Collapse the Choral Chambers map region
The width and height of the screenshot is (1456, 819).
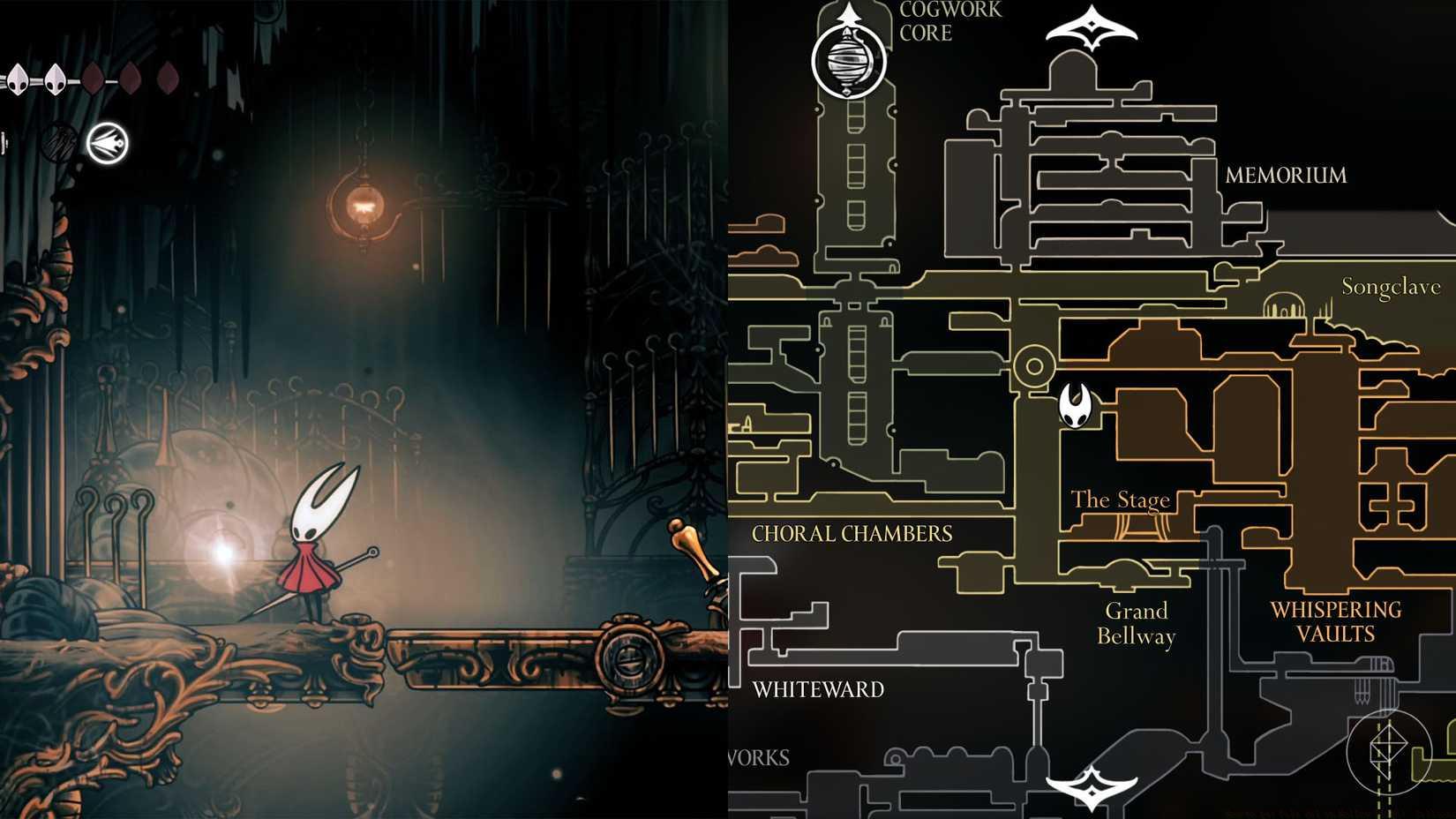[852, 533]
